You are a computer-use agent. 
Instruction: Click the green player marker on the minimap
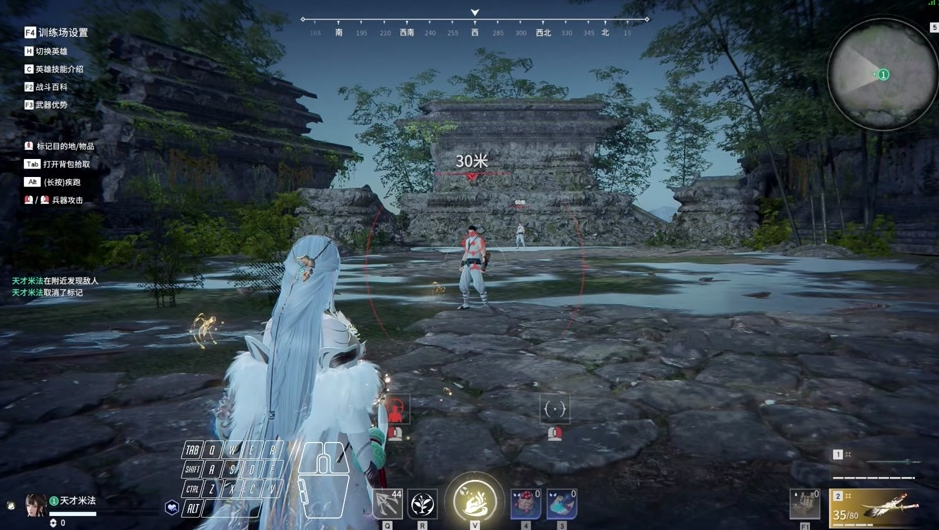tap(883, 75)
